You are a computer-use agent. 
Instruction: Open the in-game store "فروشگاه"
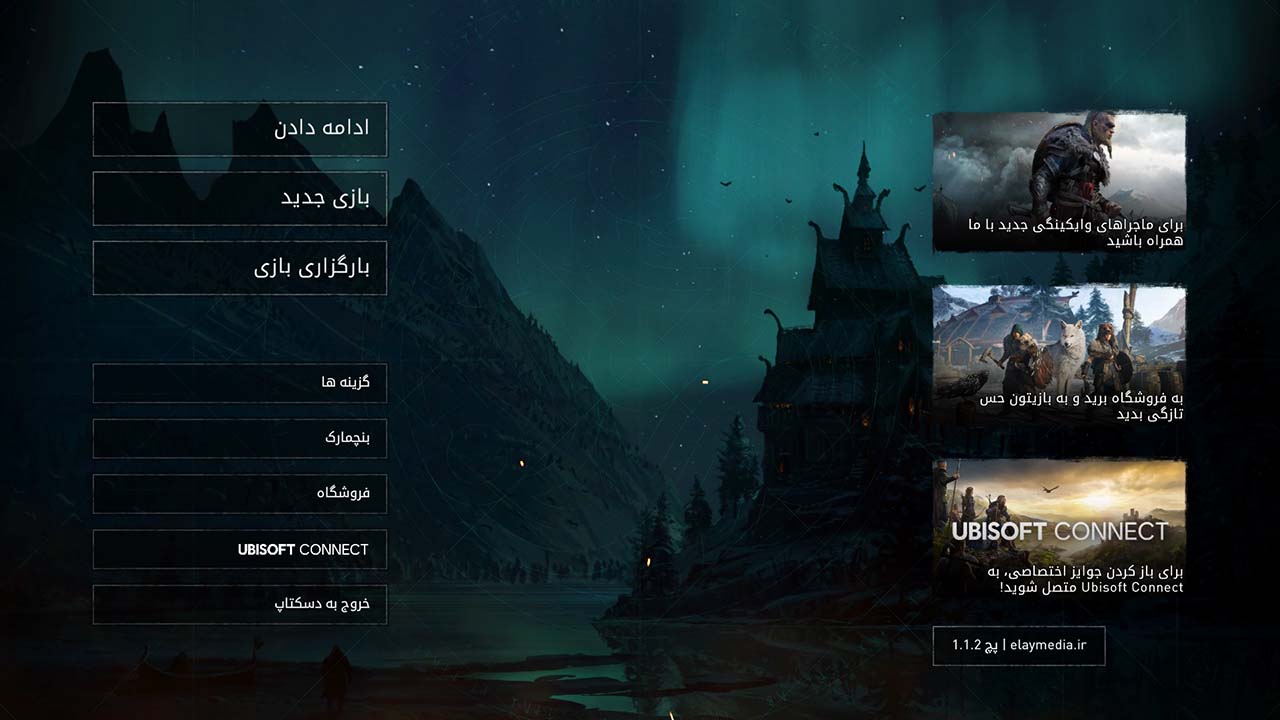coord(239,494)
